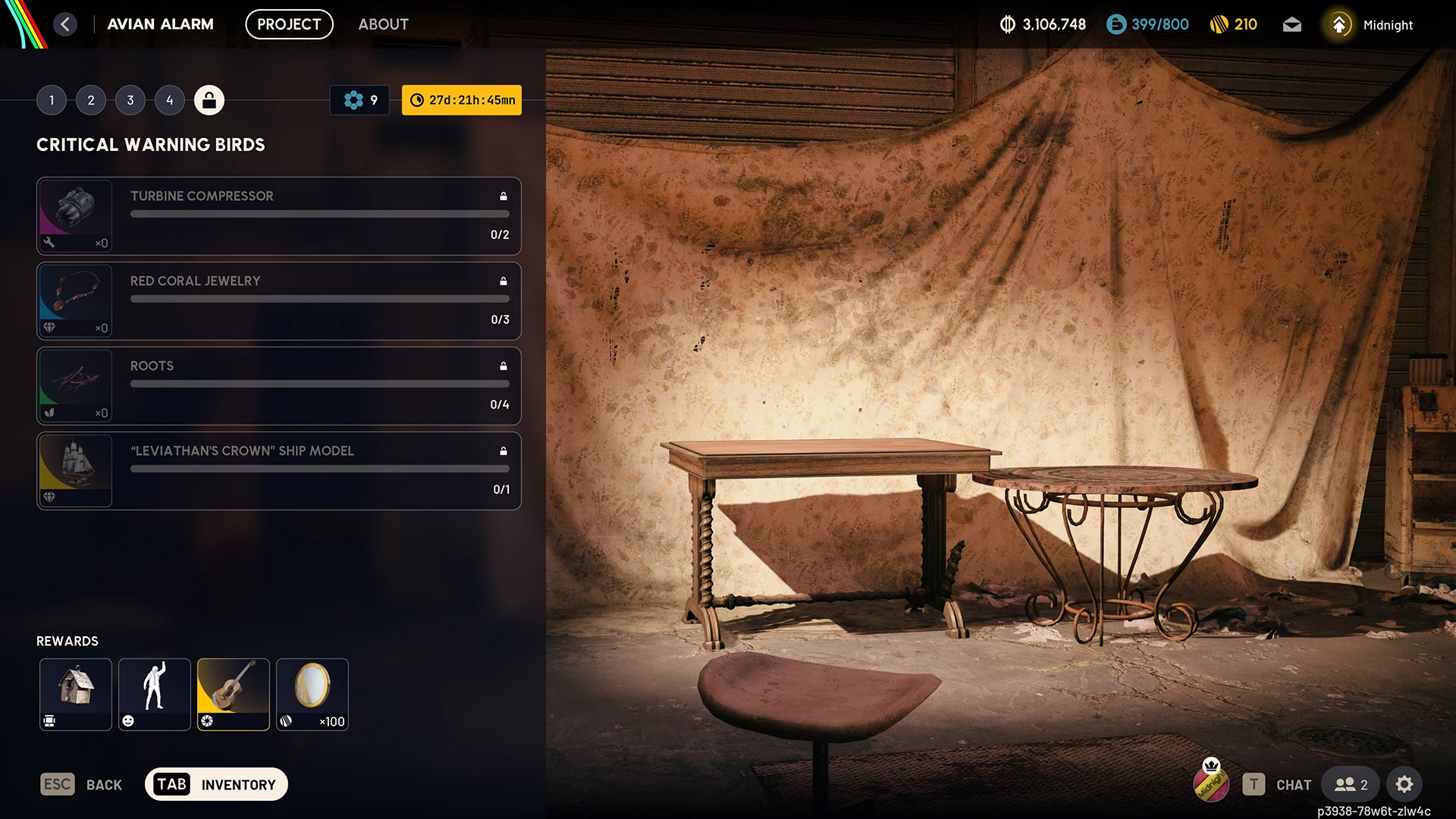Click the yellow striped token icon showing 210

click(1221, 24)
